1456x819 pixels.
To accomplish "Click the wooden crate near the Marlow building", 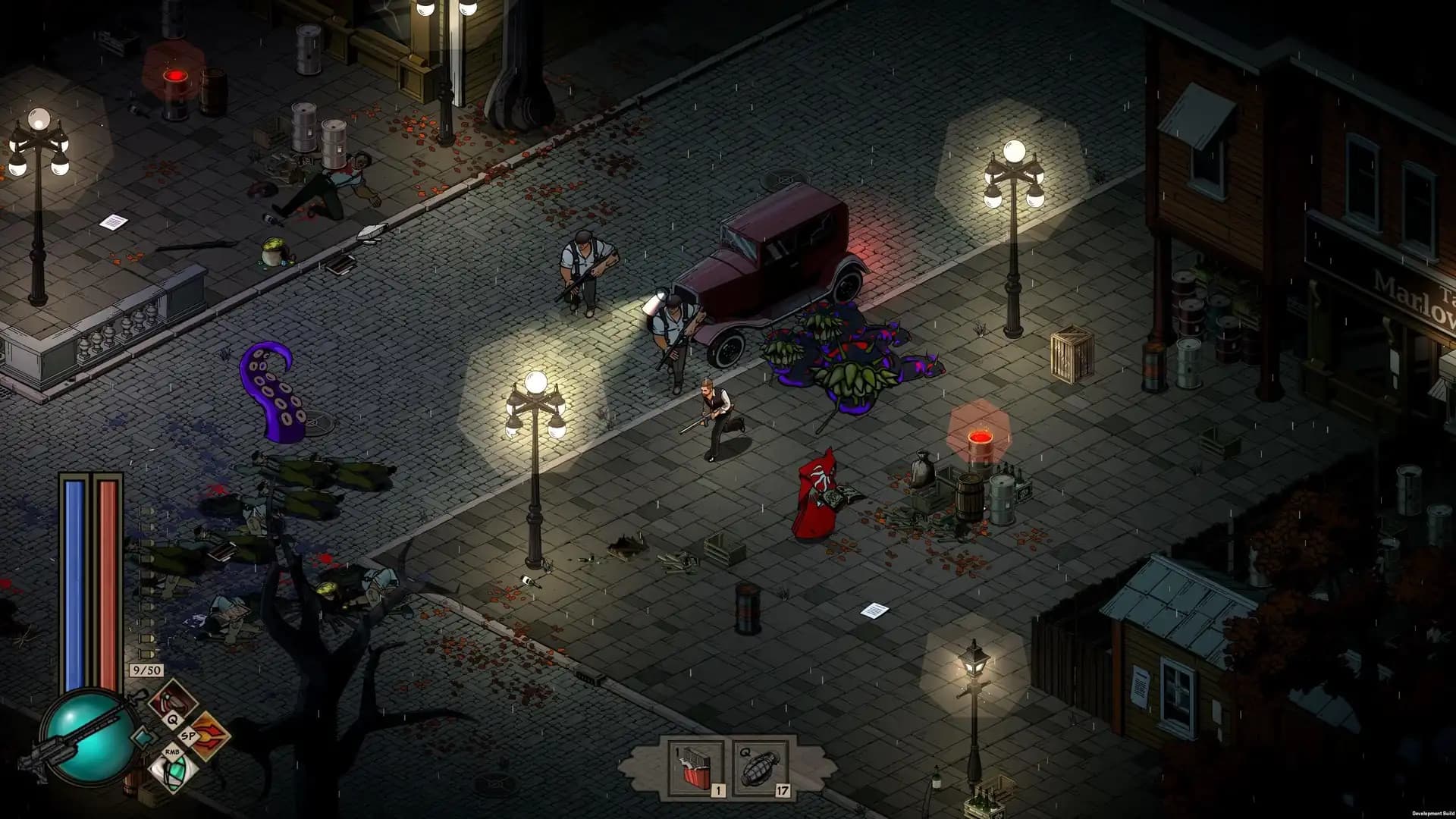I will tap(1073, 356).
